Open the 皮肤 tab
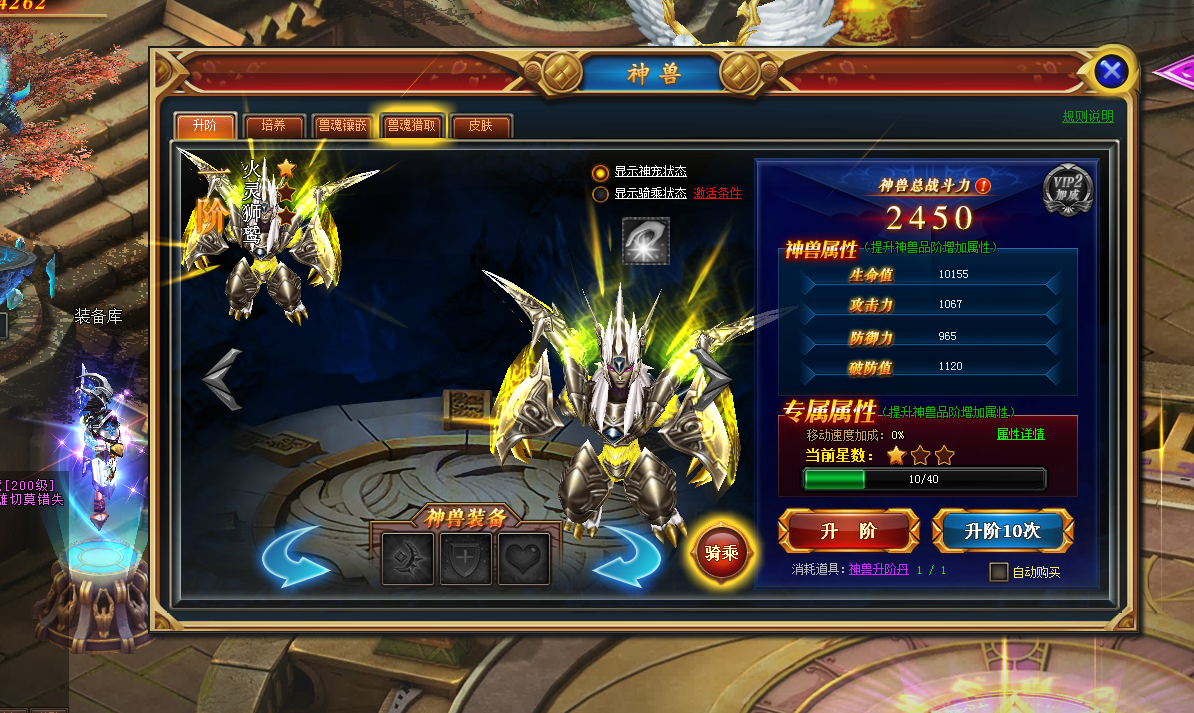Screen dimensions: 1194x713 click(480, 126)
